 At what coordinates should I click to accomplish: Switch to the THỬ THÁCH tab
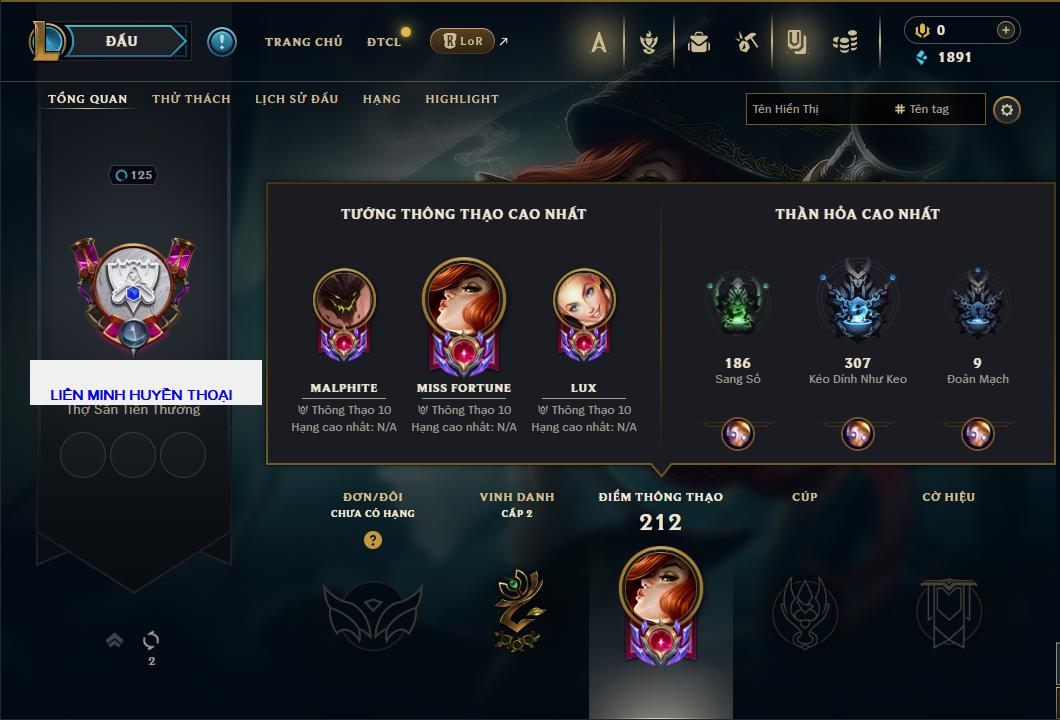[x=191, y=99]
